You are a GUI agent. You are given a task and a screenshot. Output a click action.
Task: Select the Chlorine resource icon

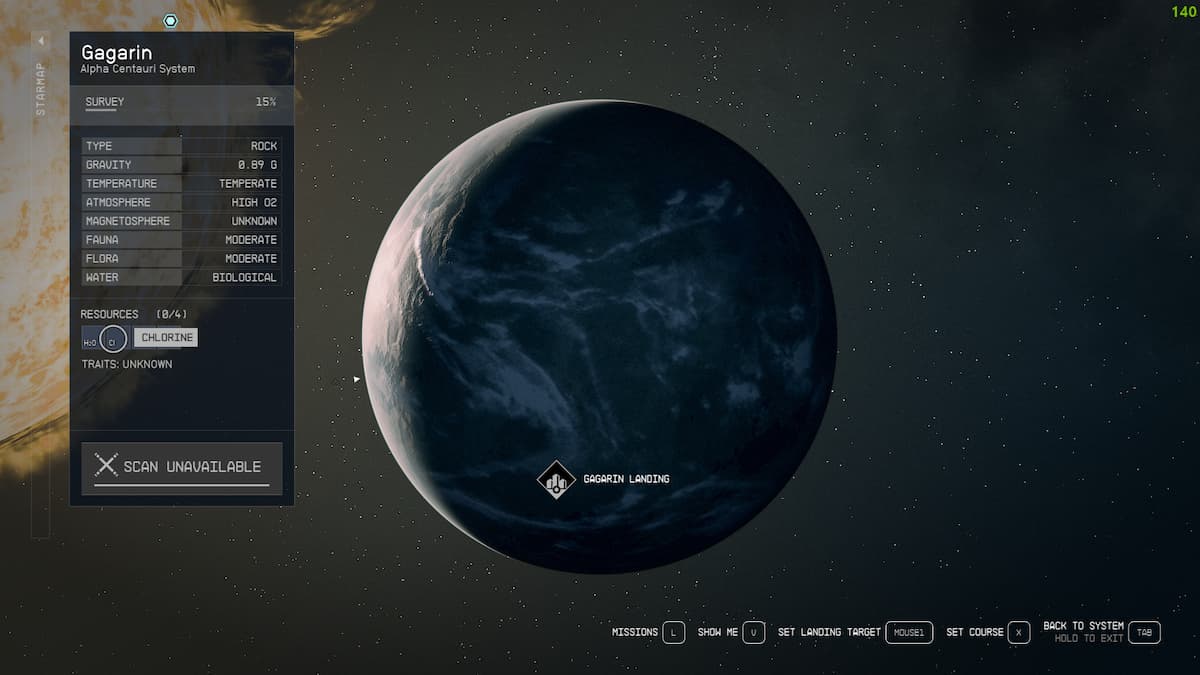coord(114,338)
